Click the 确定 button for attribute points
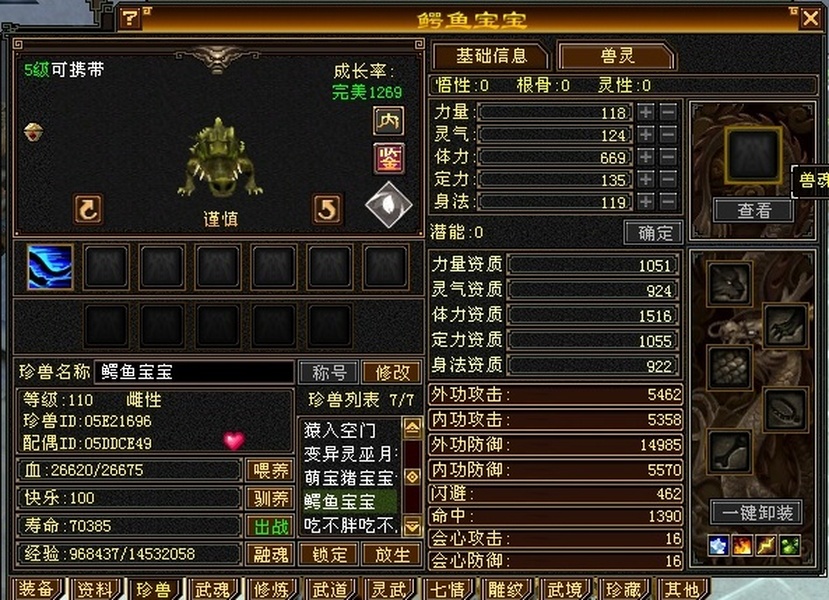This screenshot has height=600, width=829. point(653,232)
